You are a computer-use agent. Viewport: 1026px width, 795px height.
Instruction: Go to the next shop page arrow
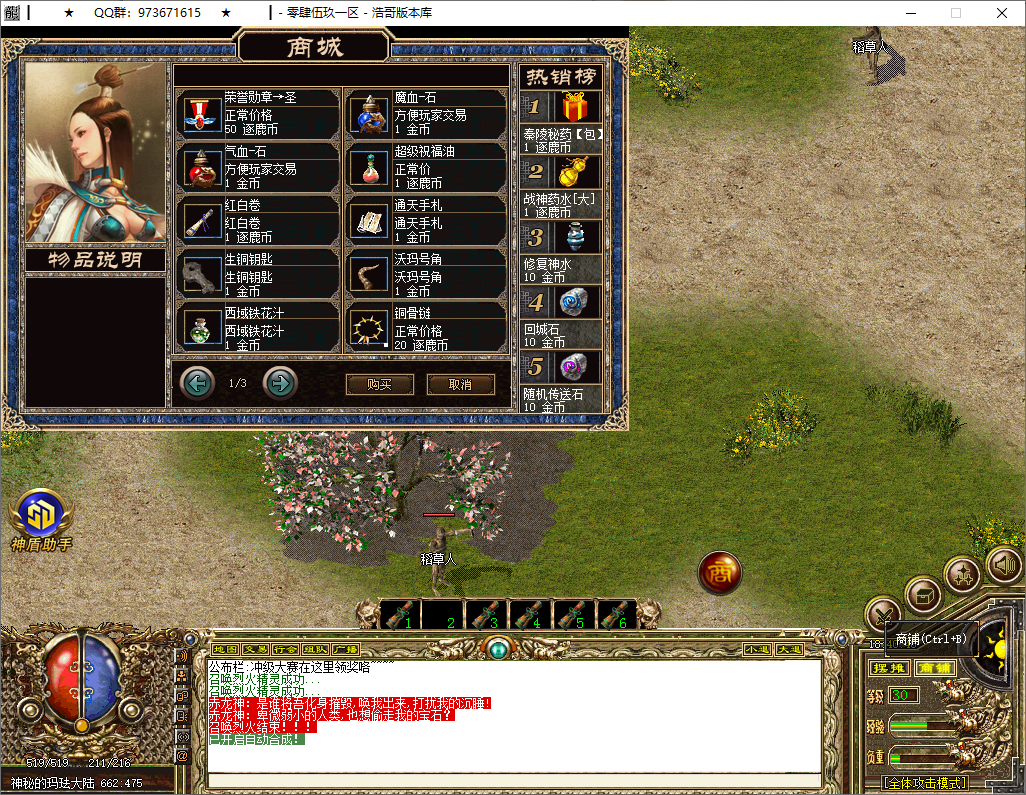(x=280, y=382)
